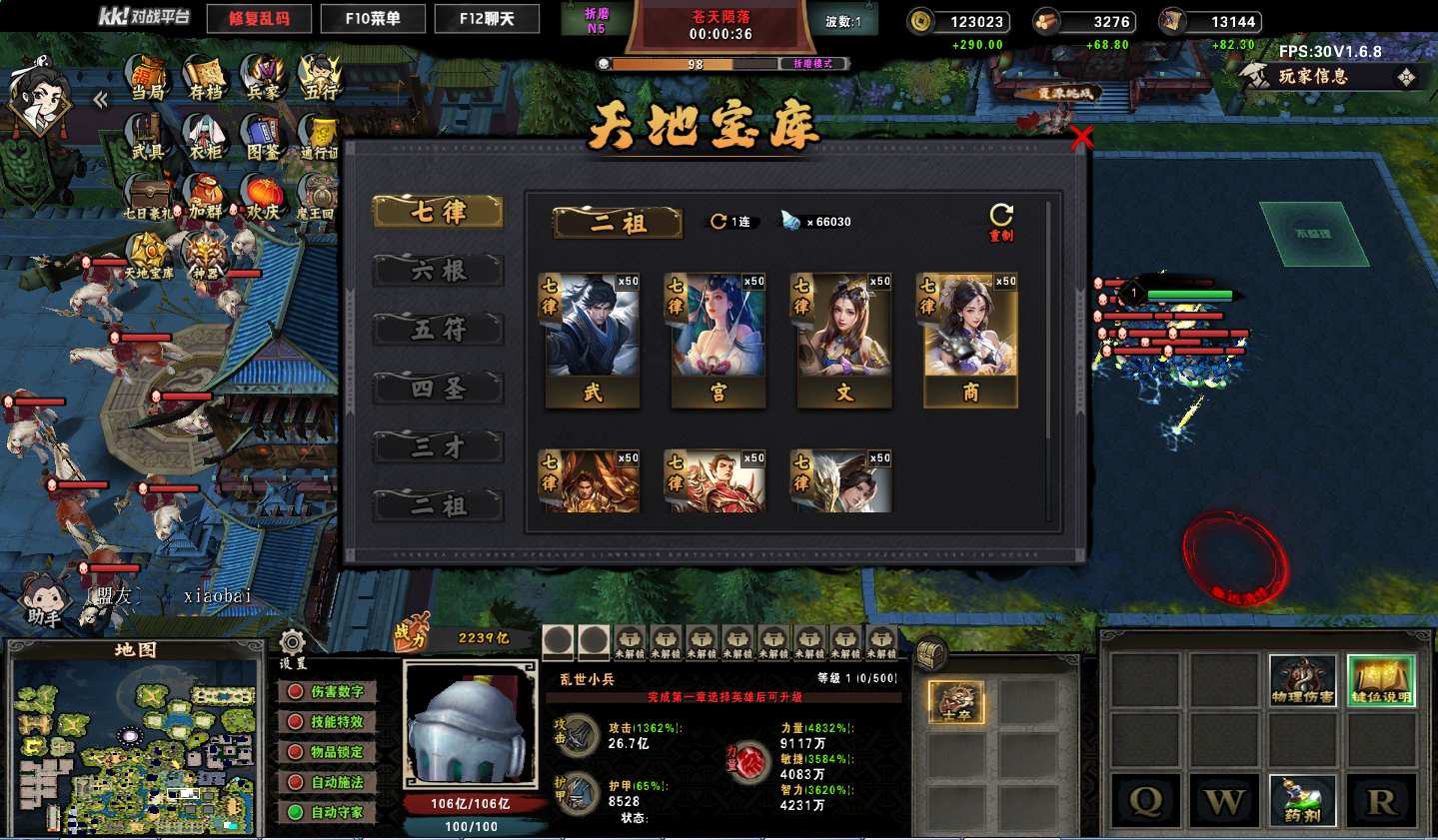Click the 重制 reset button
This screenshot has height=840, width=1438.
[x=1000, y=221]
